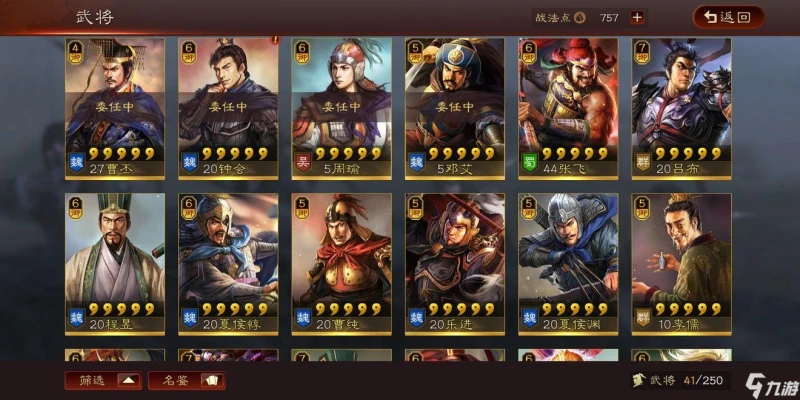Select the 邓艾 general card
The height and width of the screenshot is (400, 800).
point(455,108)
